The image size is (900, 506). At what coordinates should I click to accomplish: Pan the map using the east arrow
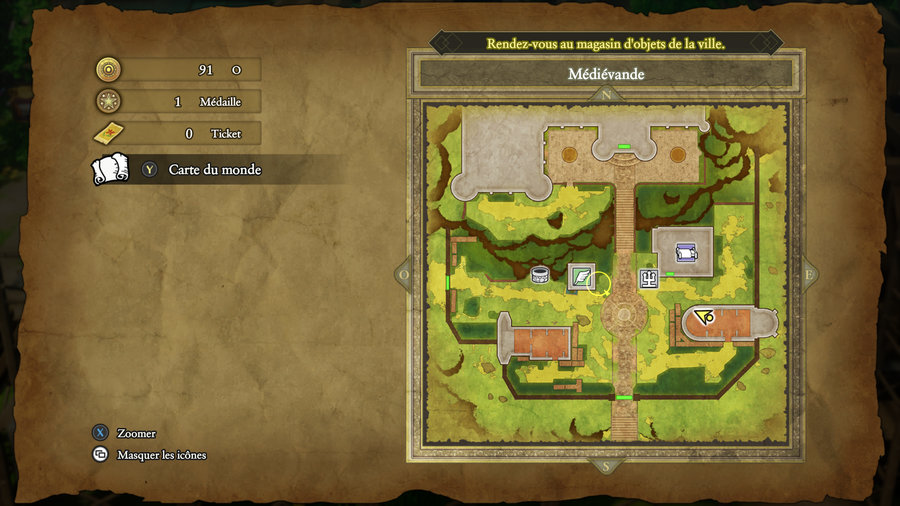tap(808, 273)
